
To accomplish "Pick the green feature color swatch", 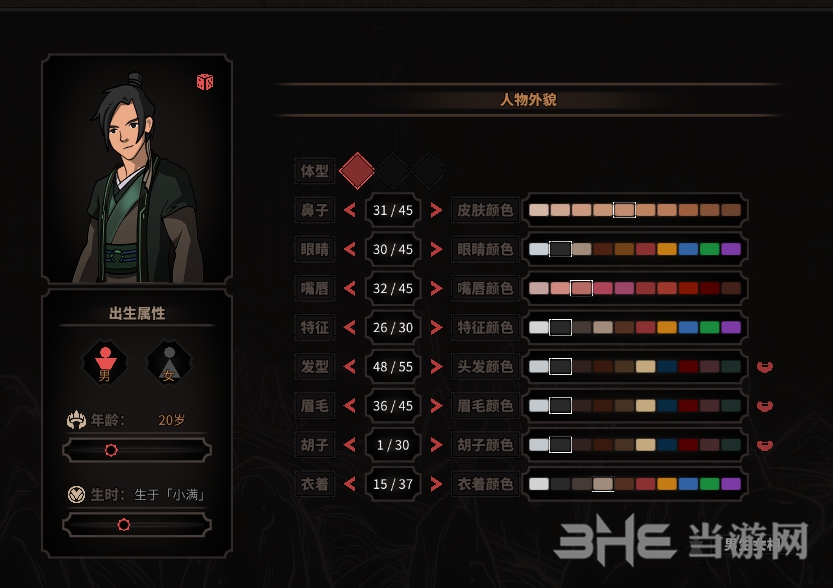I will [709, 327].
